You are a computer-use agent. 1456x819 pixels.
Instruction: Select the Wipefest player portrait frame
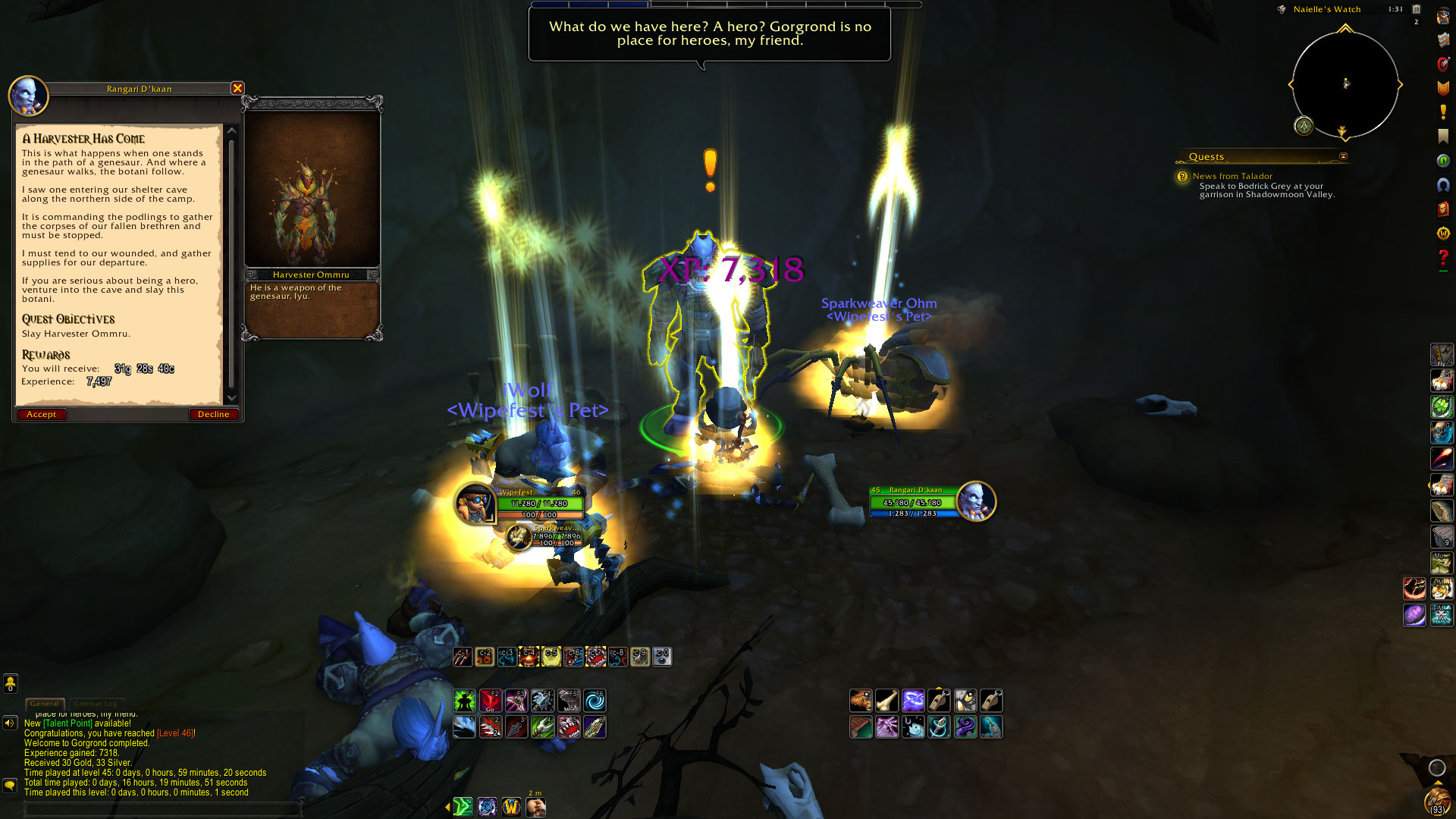tap(475, 503)
